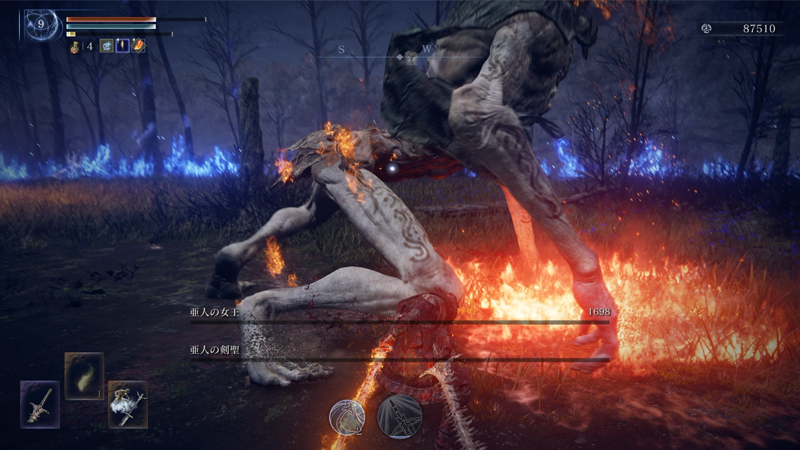This screenshot has width=800, height=450.
Task: Select the quick item slot with the golden wisp
Action: (84, 376)
